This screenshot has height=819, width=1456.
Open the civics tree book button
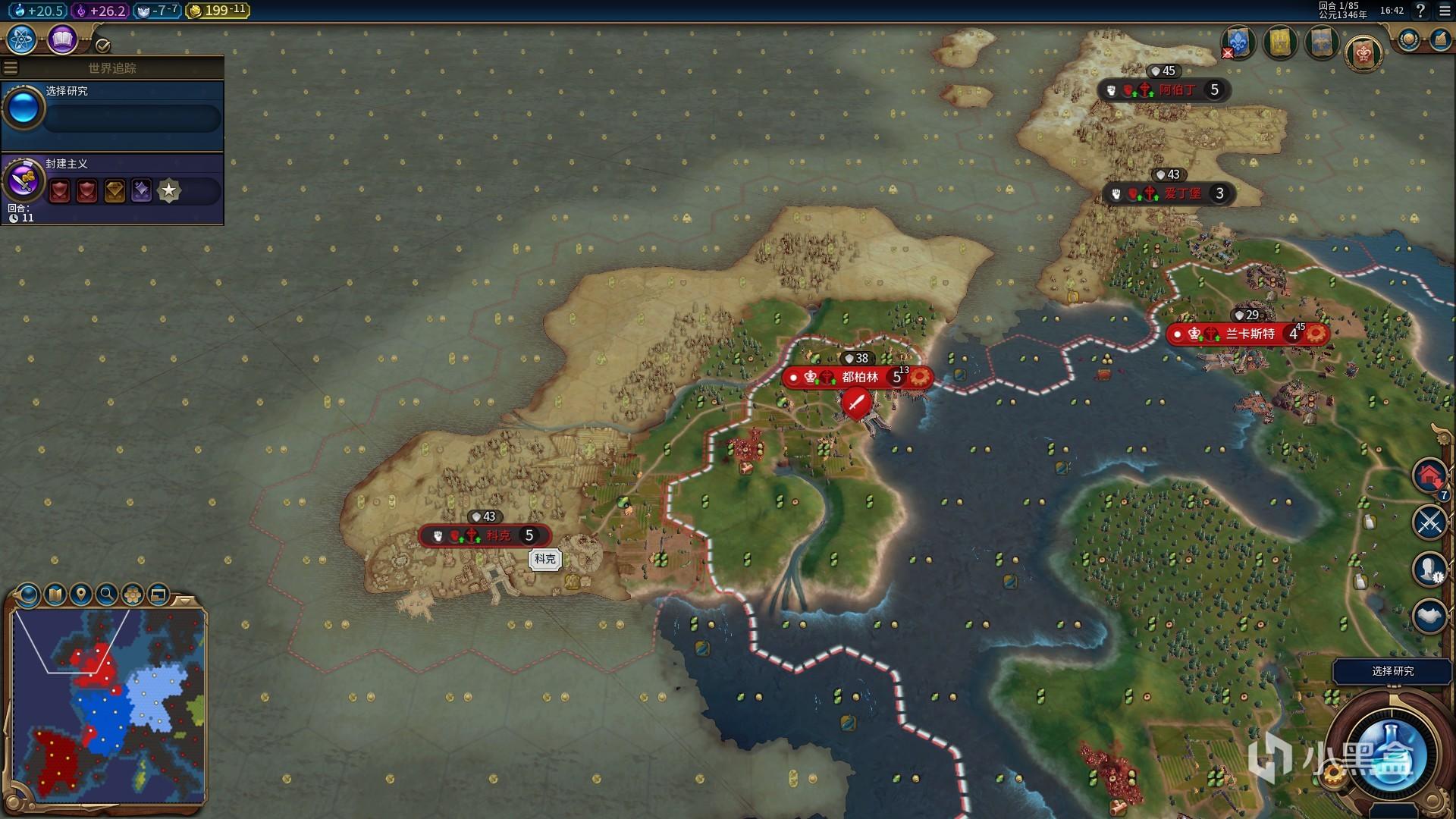tap(62, 39)
